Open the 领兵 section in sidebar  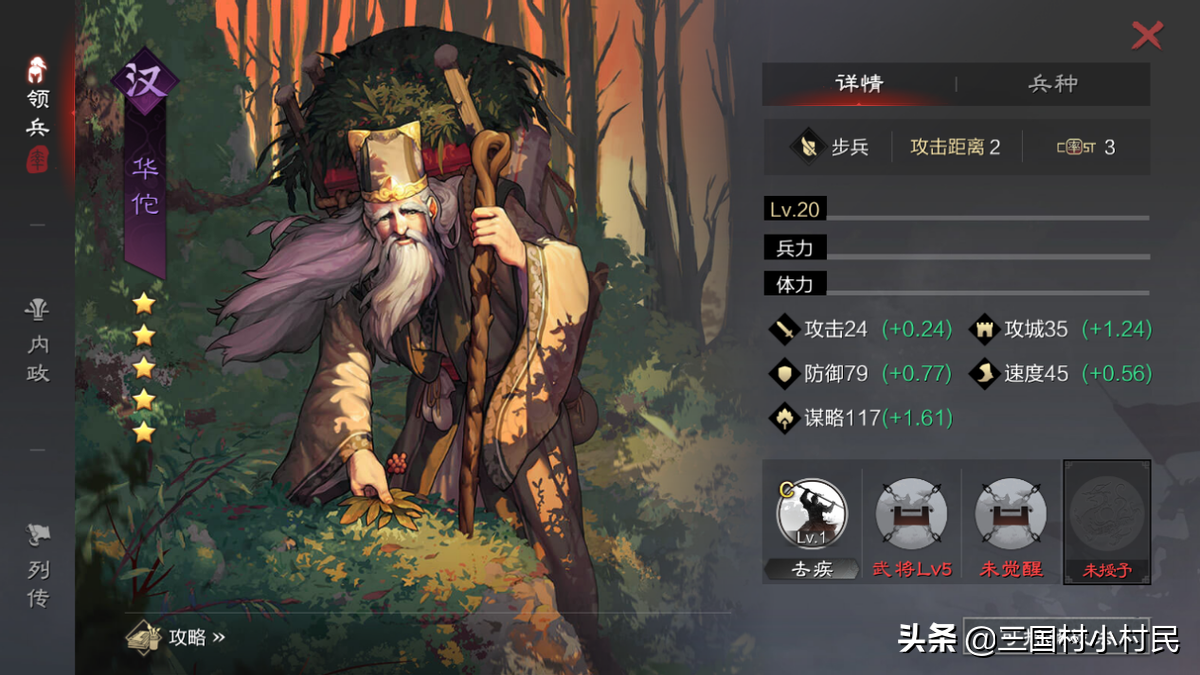(38, 112)
